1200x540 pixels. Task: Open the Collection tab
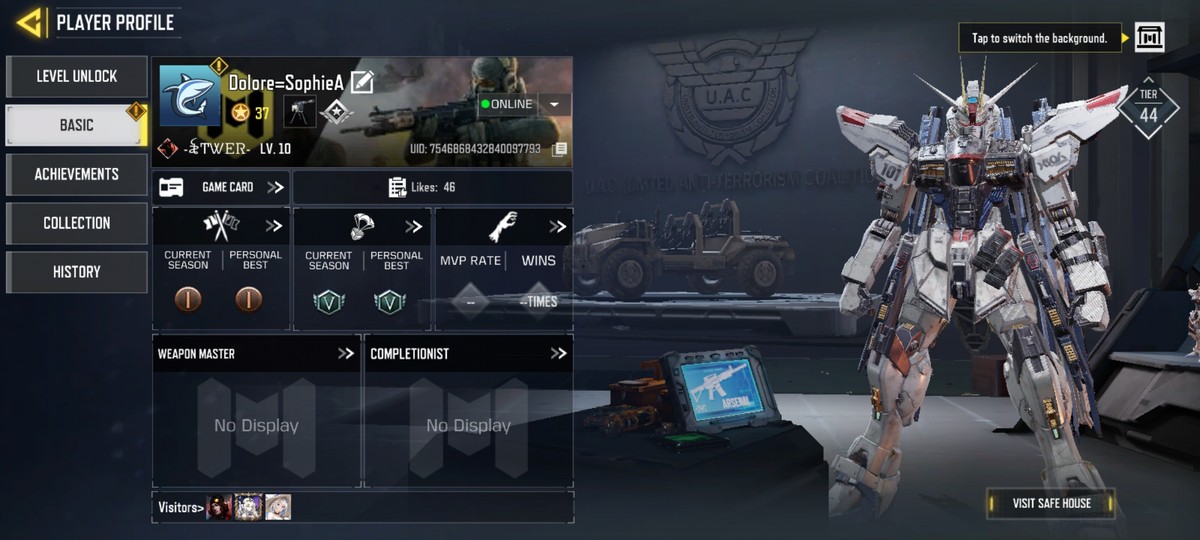(76, 223)
